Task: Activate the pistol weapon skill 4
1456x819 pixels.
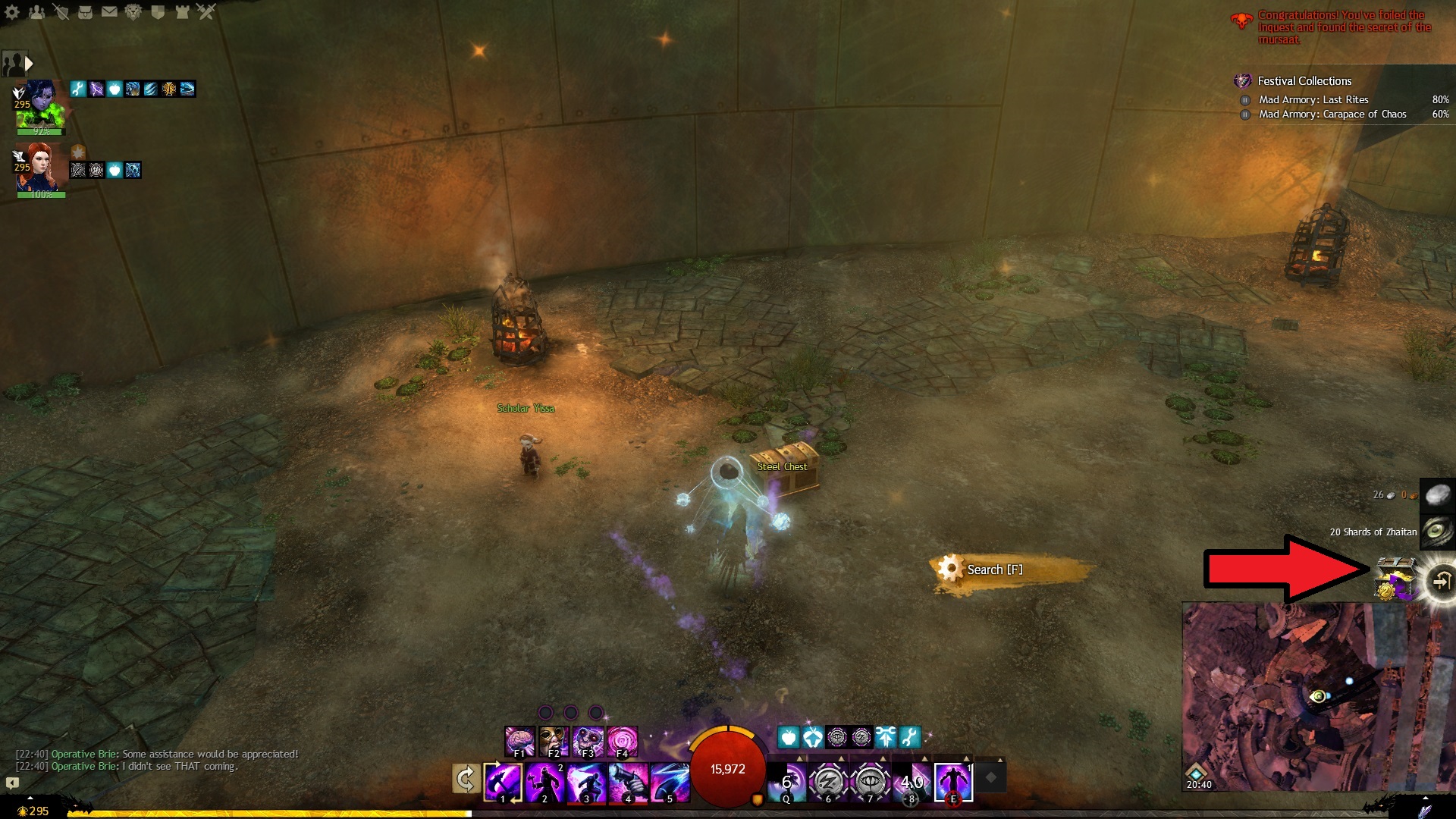Action: coord(629,783)
